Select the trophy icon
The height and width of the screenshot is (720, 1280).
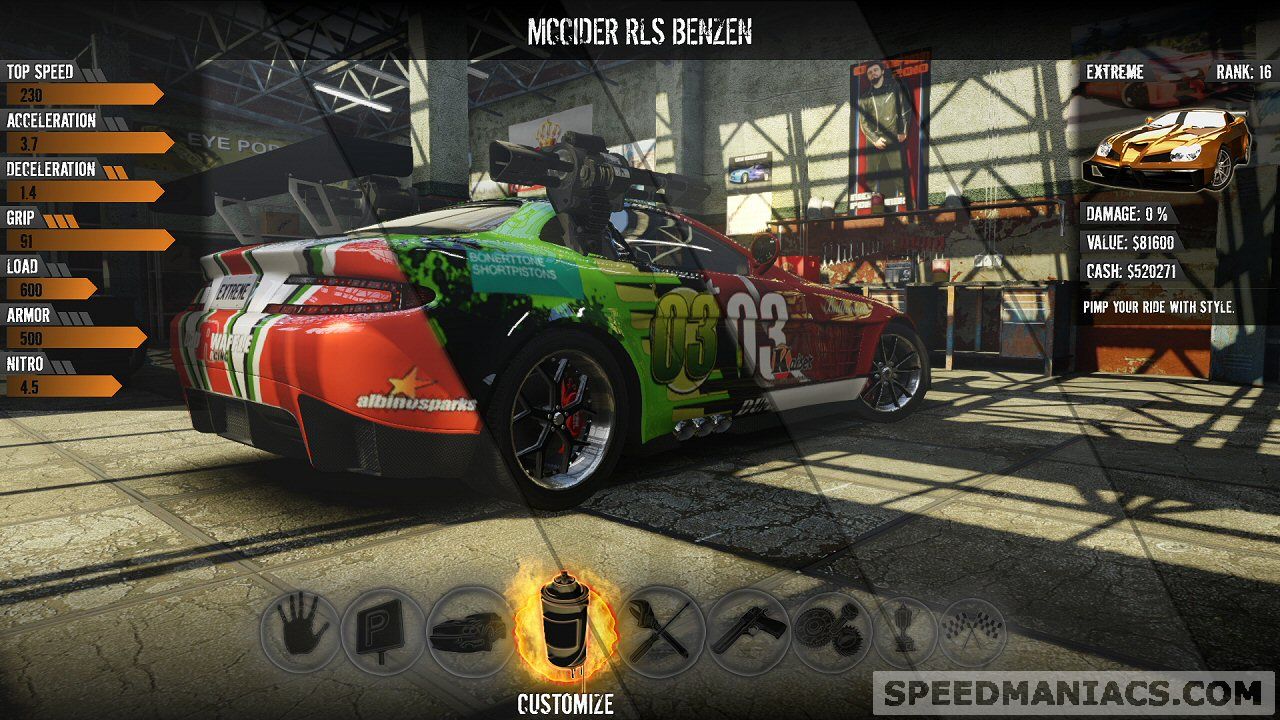(x=904, y=632)
